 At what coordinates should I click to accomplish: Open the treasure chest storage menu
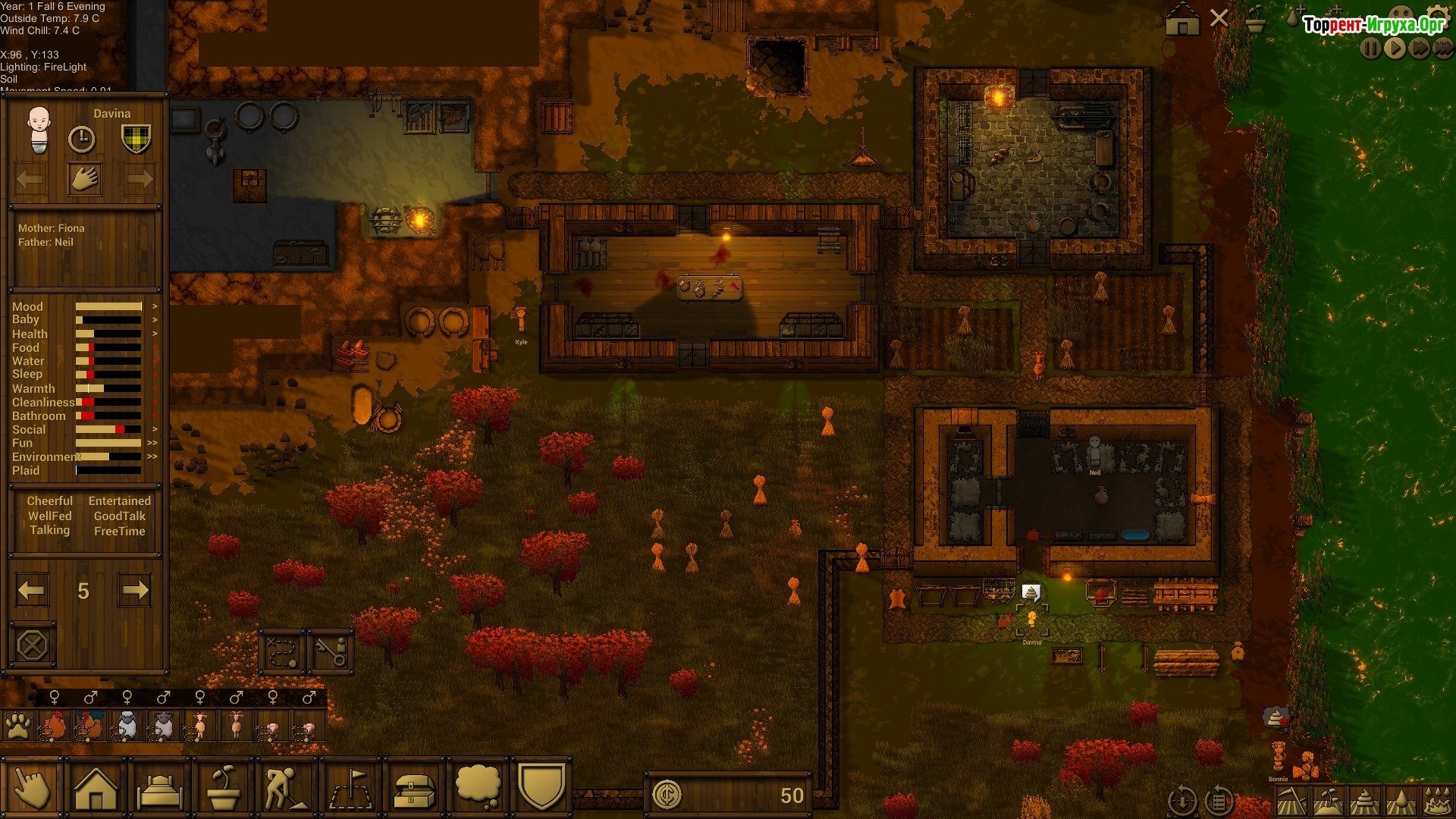coord(415,789)
